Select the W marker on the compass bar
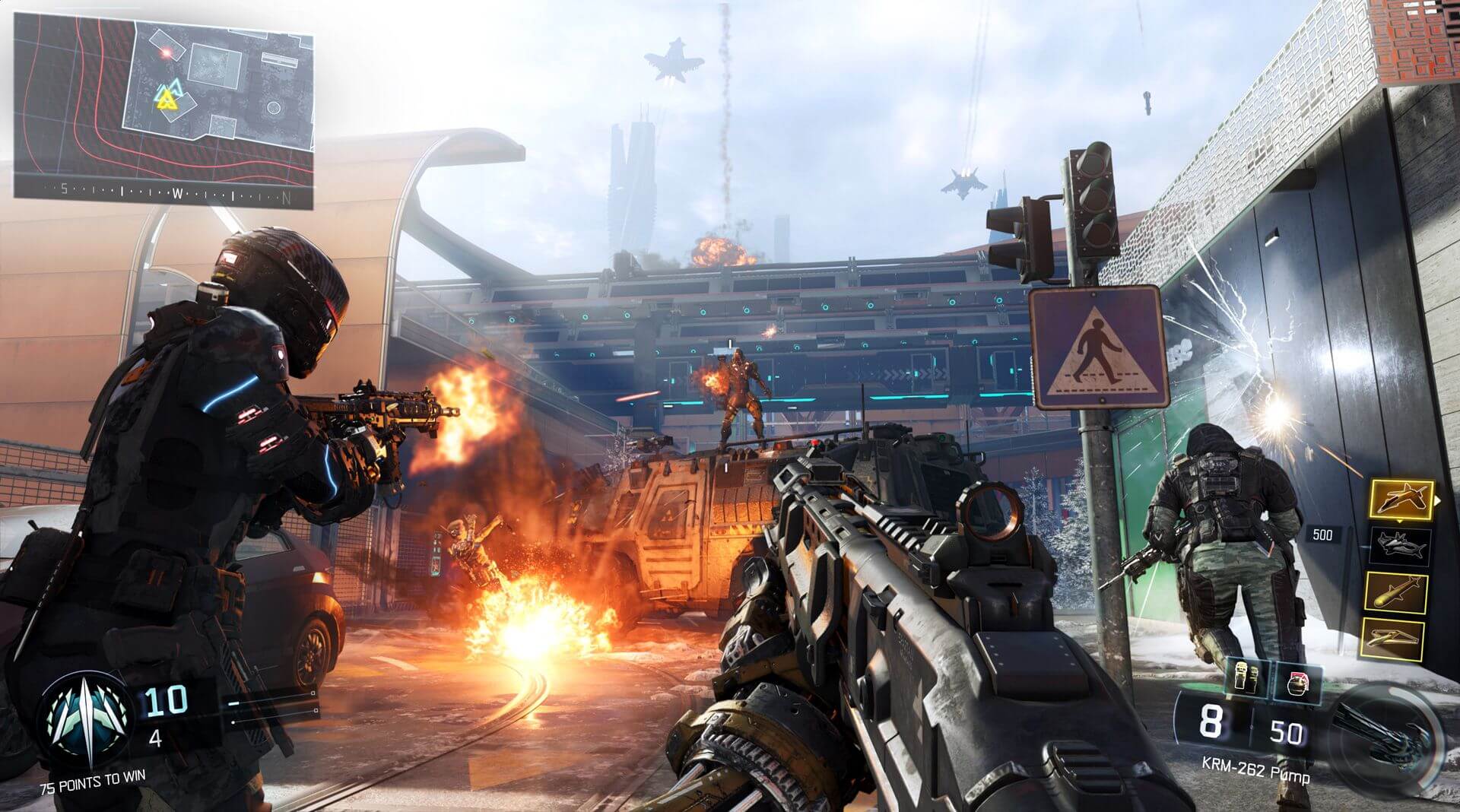This screenshot has width=1460, height=812. click(179, 195)
